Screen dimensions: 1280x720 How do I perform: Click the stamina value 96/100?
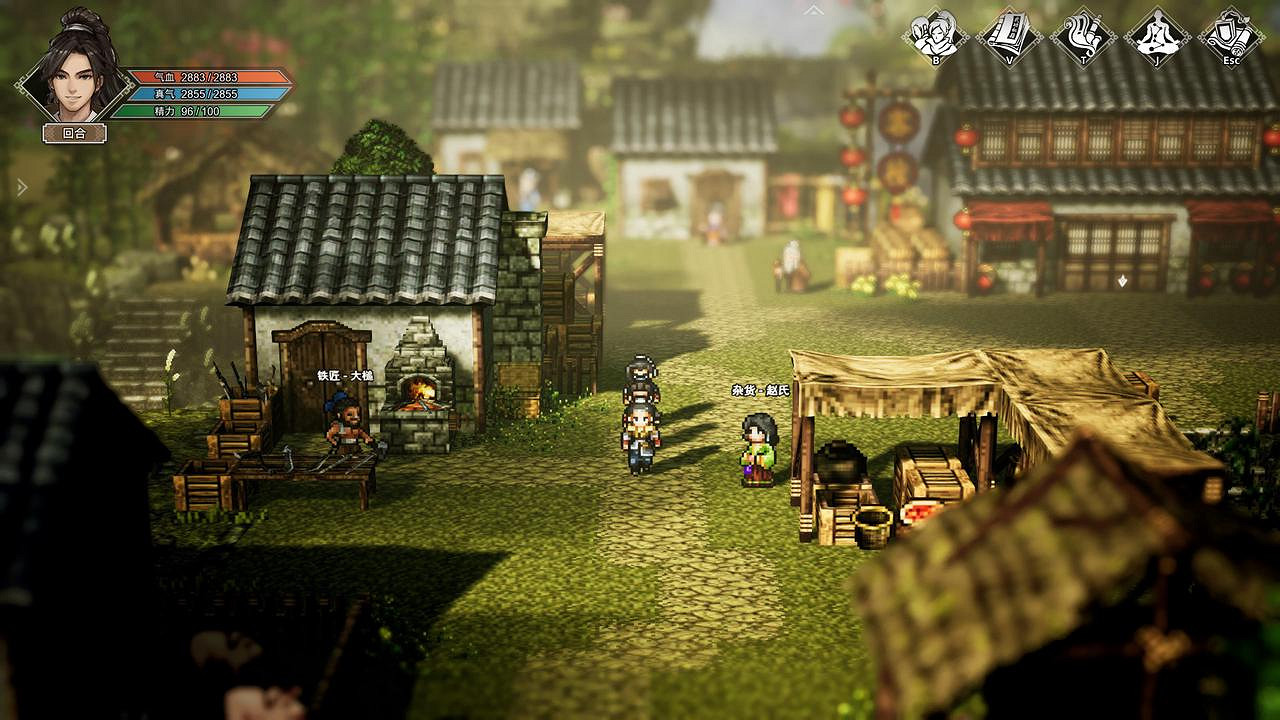click(200, 112)
